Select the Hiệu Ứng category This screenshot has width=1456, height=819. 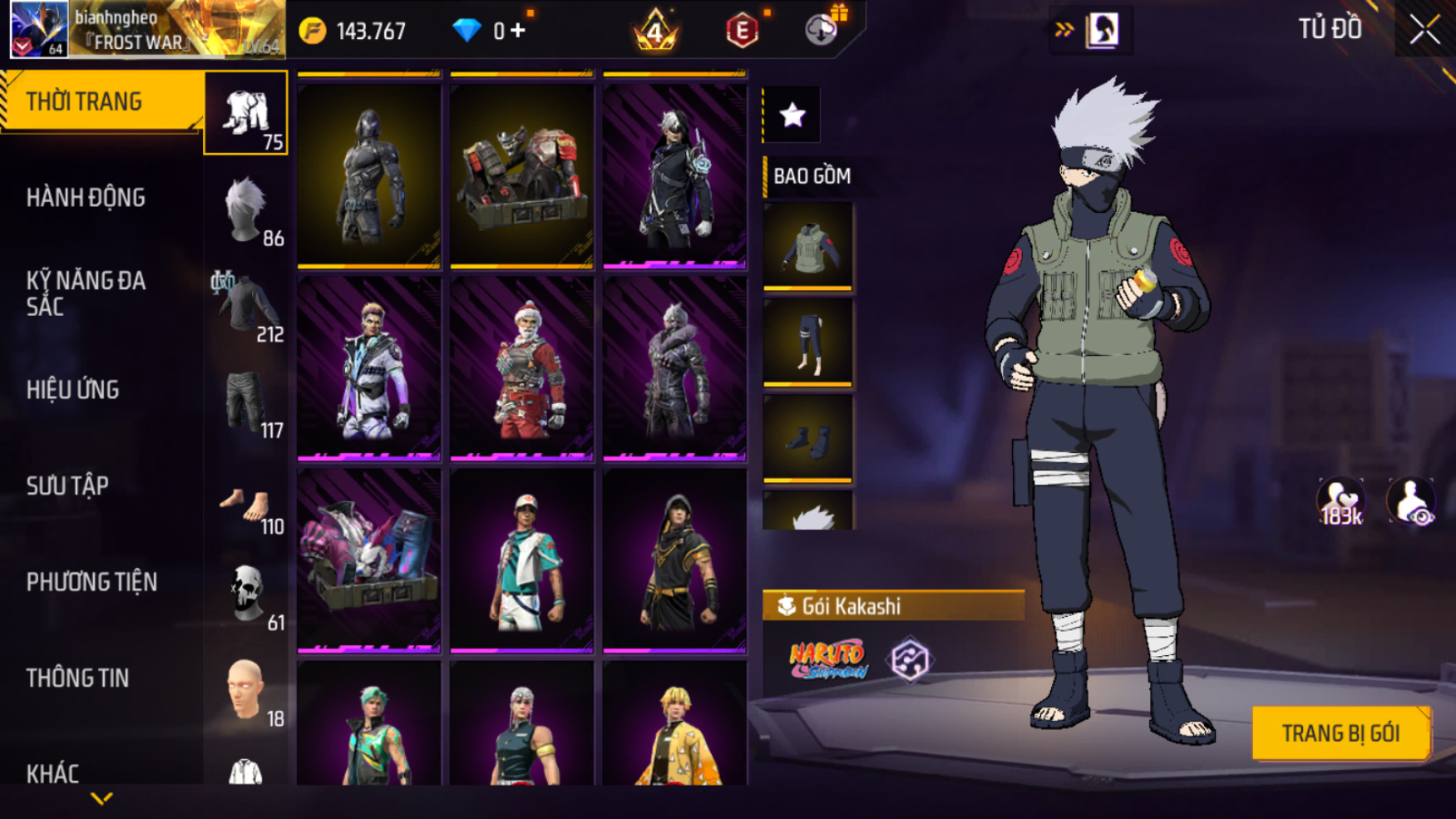point(73,390)
